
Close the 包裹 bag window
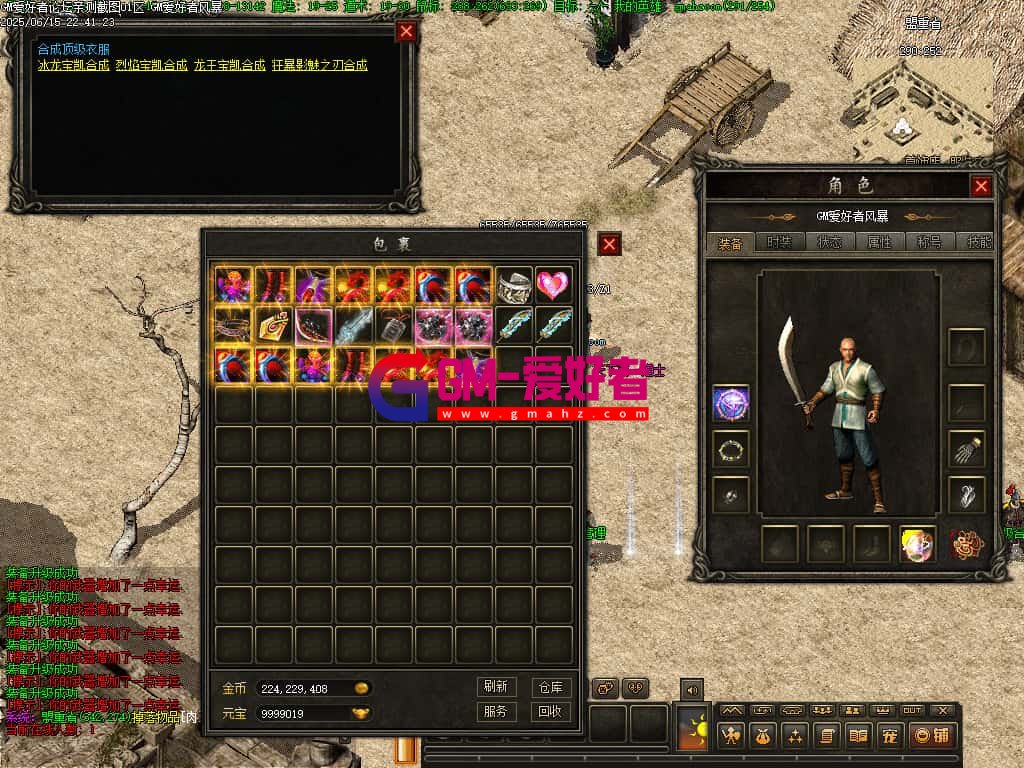(610, 243)
